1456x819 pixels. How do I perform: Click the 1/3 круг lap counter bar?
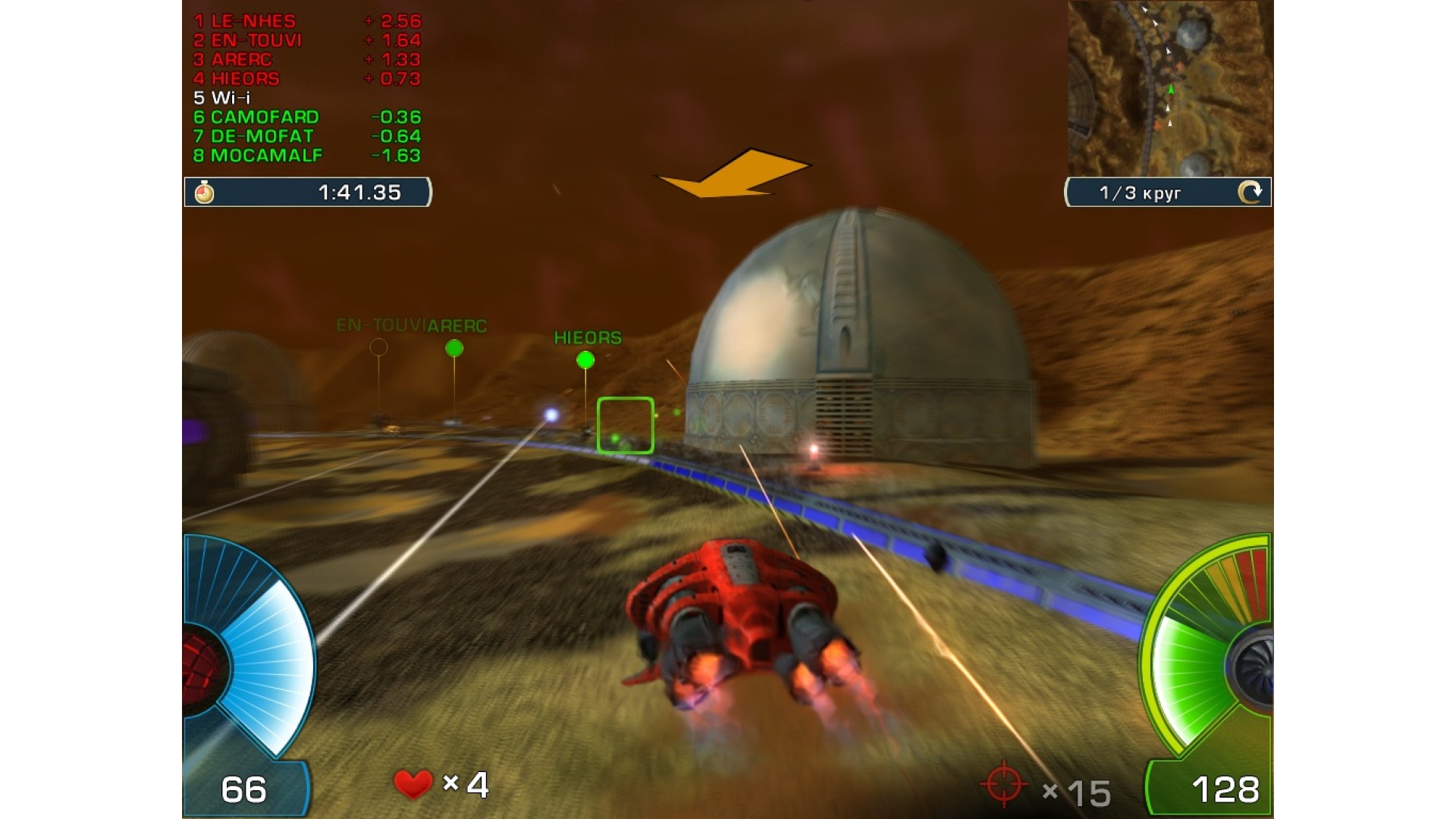click(1141, 193)
